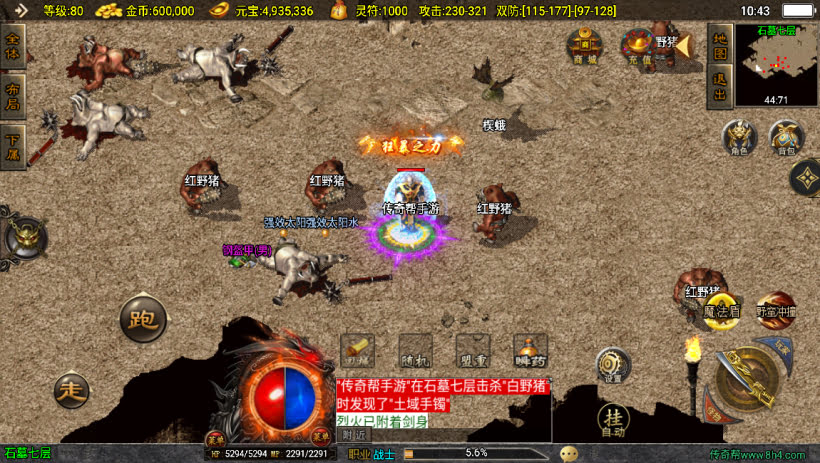Open chat with the speech bubble icon

point(569,453)
